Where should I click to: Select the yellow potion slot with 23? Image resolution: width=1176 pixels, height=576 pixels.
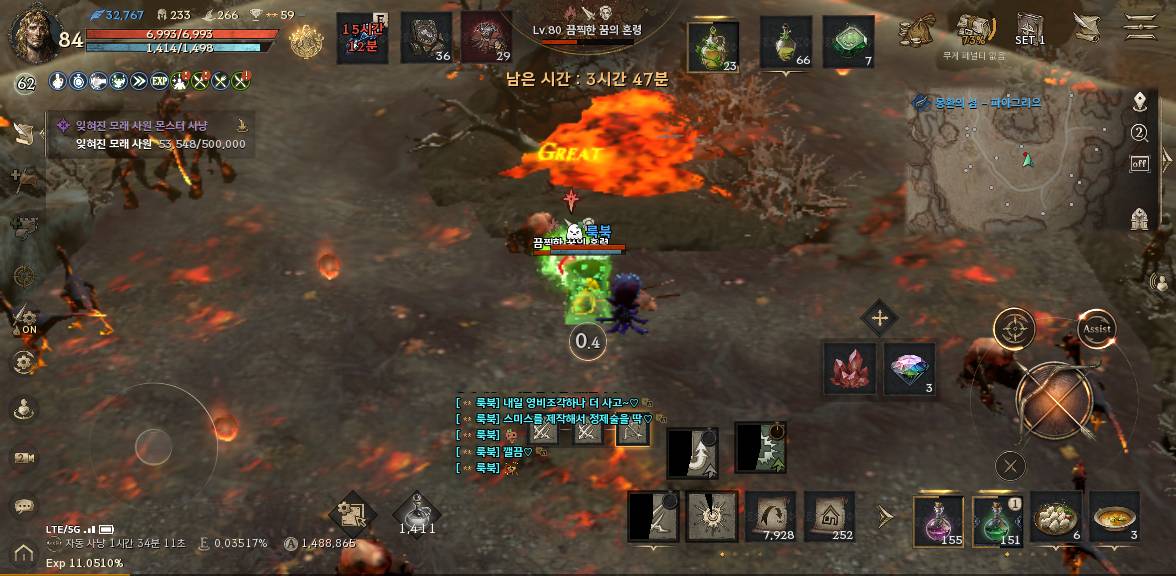(x=713, y=46)
